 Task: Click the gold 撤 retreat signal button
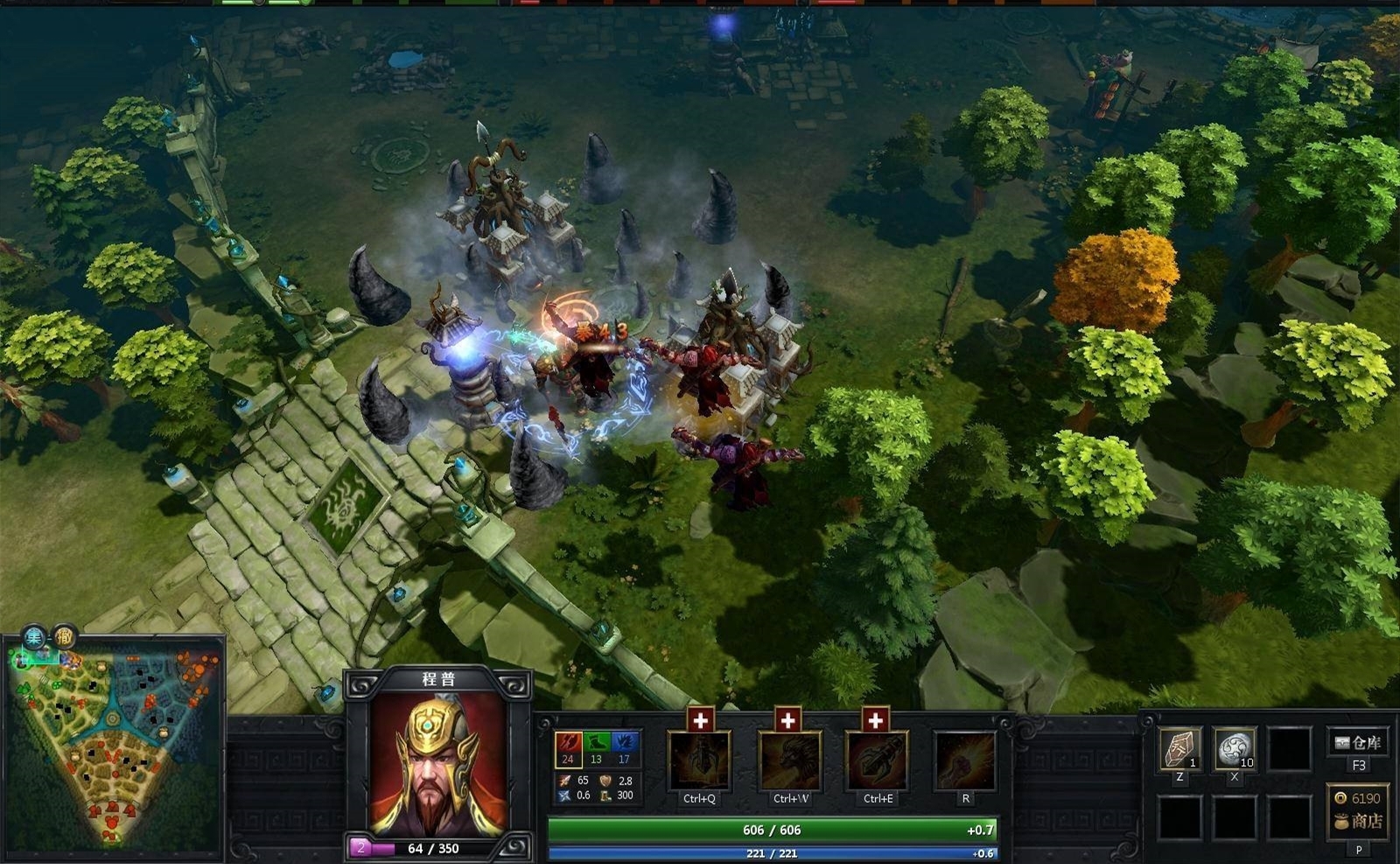(65, 638)
